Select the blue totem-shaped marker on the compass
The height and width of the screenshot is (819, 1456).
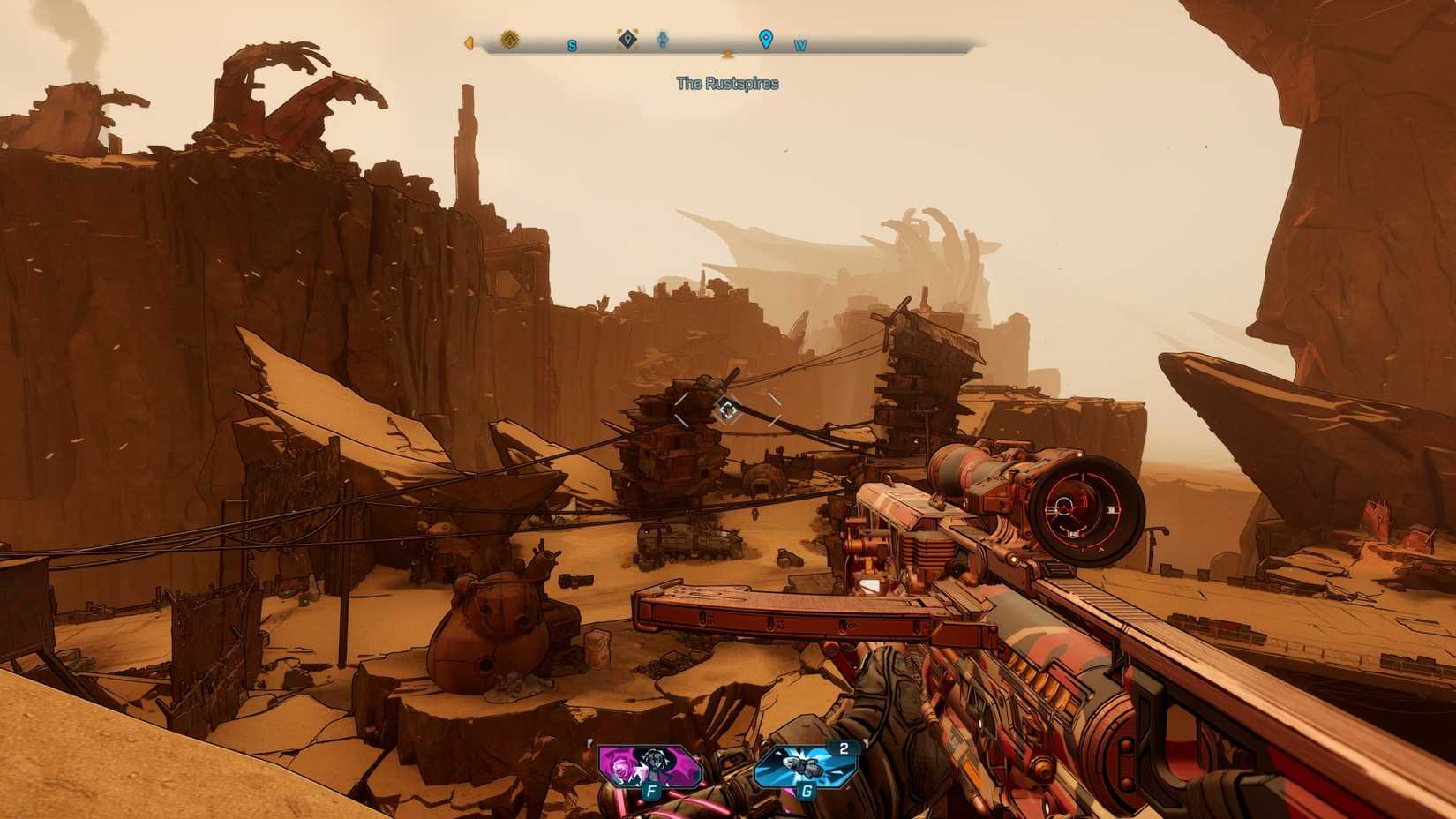point(663,40)
